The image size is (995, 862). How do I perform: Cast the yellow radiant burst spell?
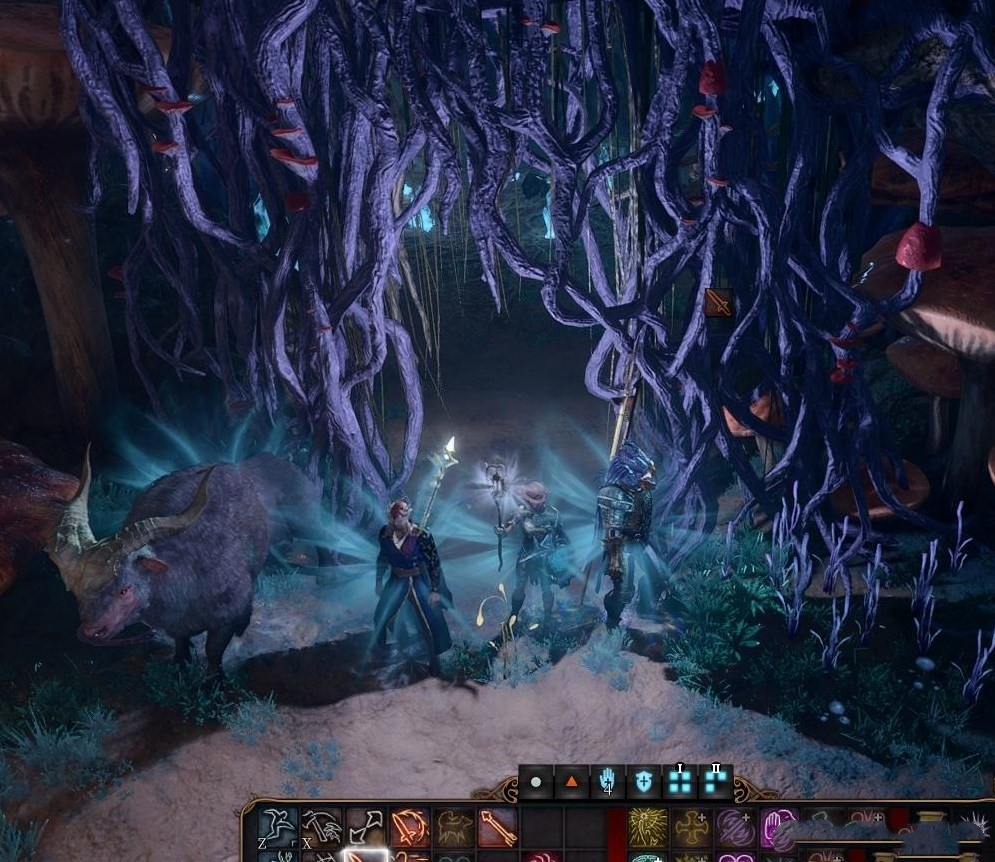pyautogui.click(x=648, y=828)
